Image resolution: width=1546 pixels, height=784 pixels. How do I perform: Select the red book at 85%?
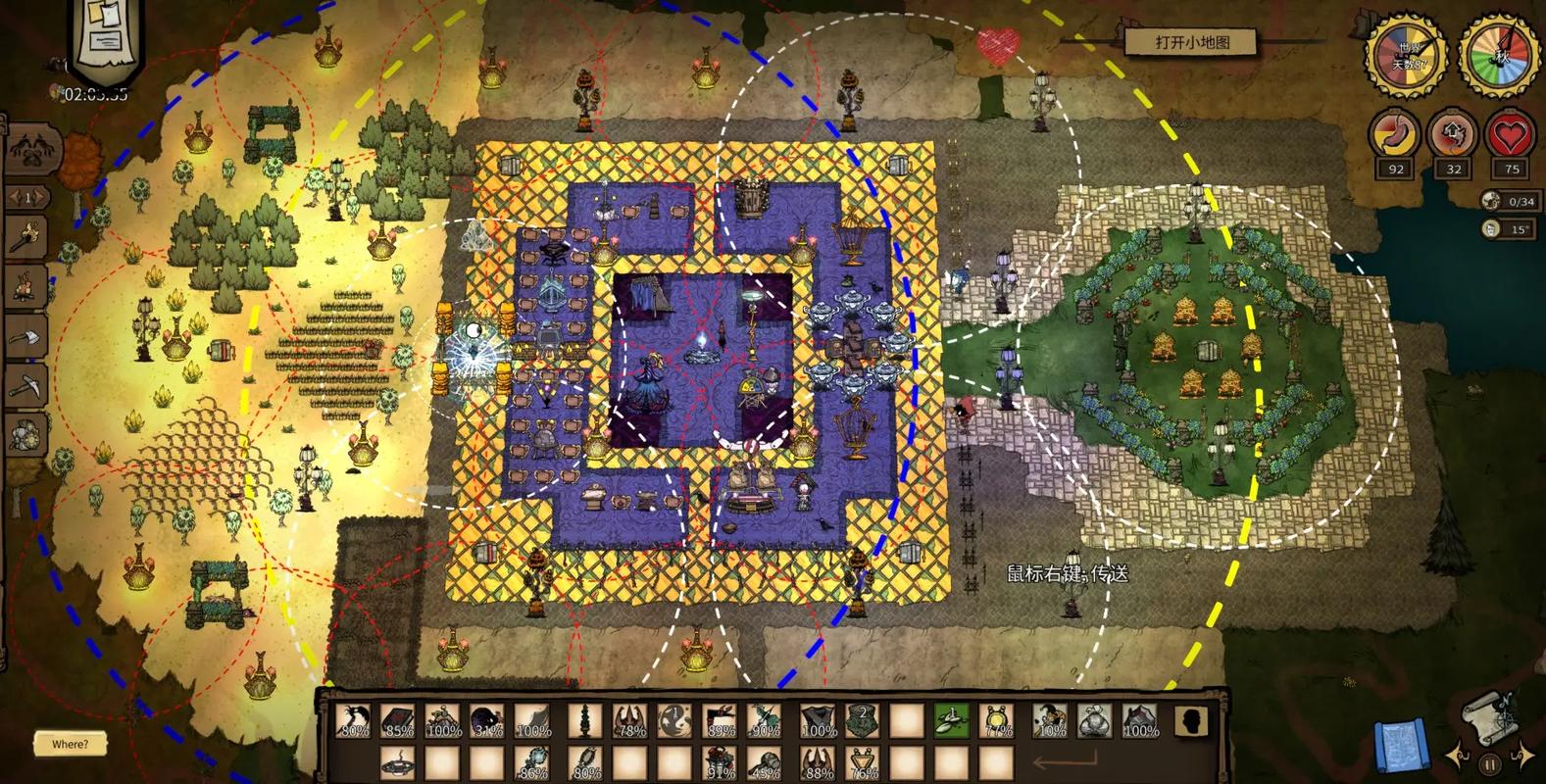[x=398, y=722]
